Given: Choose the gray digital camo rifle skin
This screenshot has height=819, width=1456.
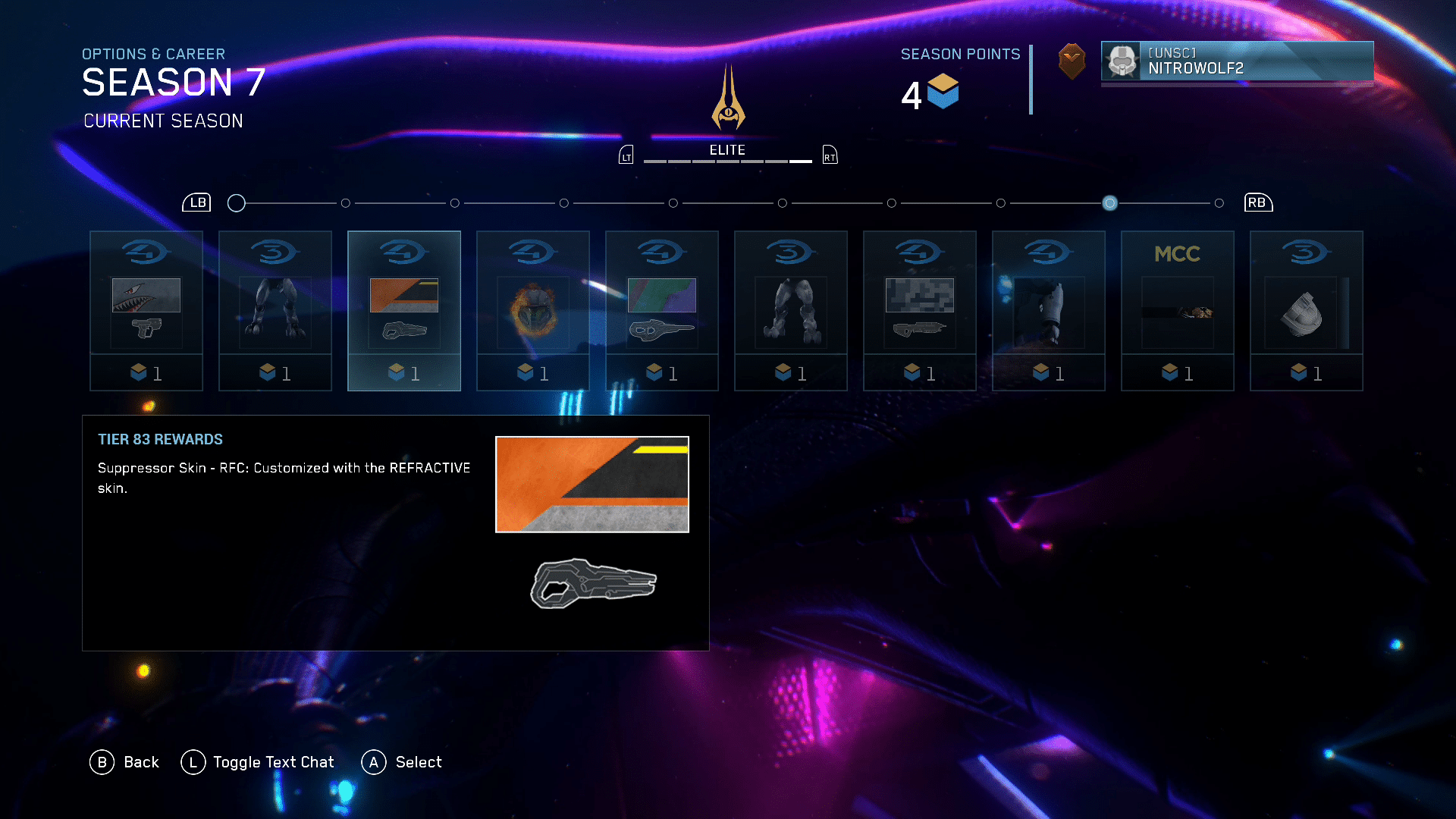Looking at the screenshot, I should [x=920, y=311].
